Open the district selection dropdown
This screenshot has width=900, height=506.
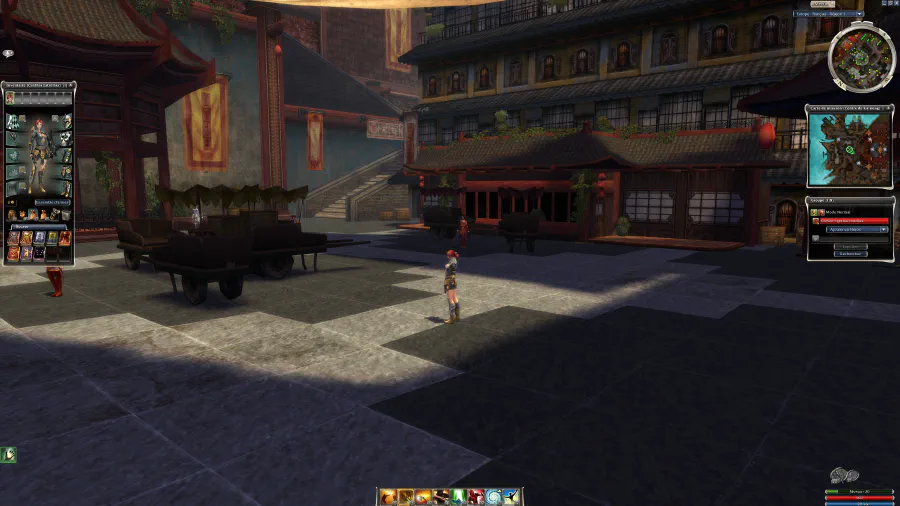(x=827, y=14)
